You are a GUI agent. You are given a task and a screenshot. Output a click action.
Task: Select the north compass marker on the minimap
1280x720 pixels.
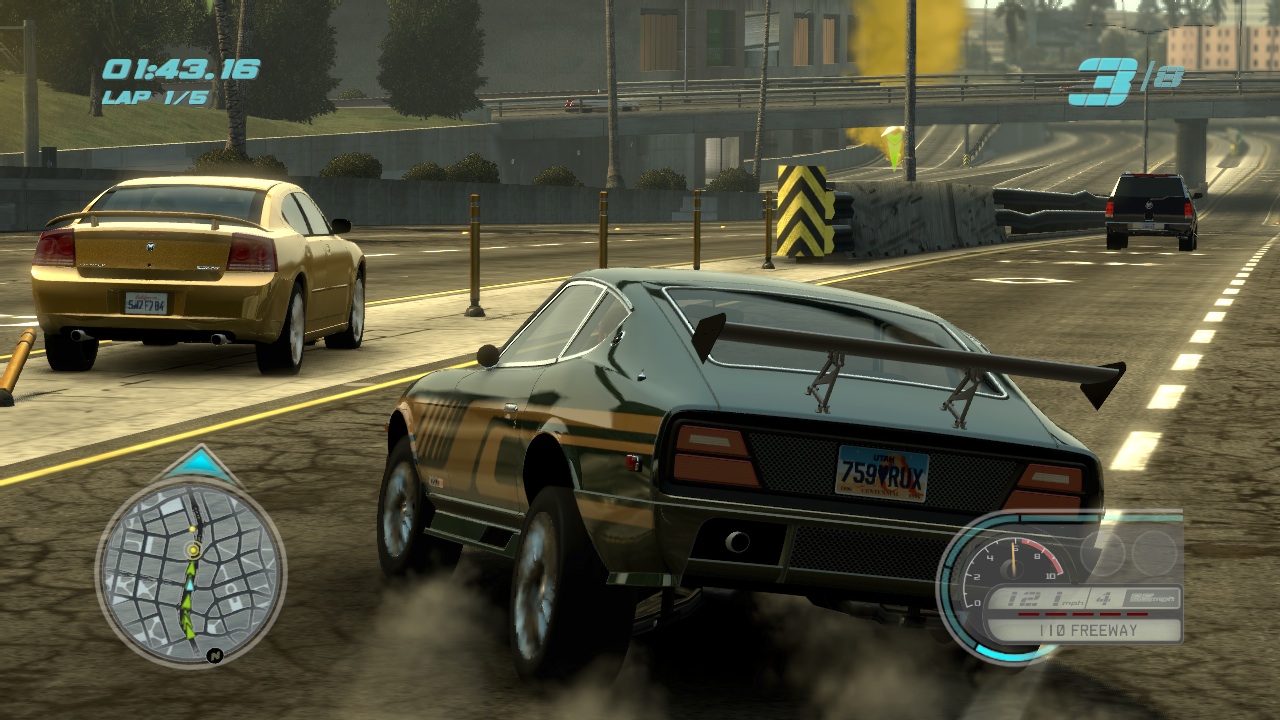(214, 655)
